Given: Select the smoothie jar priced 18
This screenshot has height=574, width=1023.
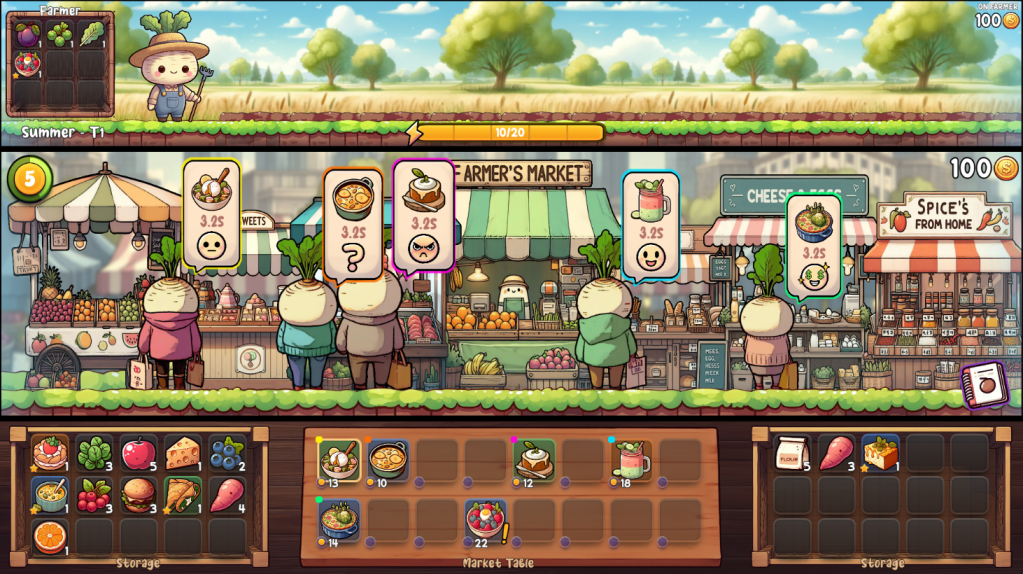Looking at the screenshot, I should point(631,460).
